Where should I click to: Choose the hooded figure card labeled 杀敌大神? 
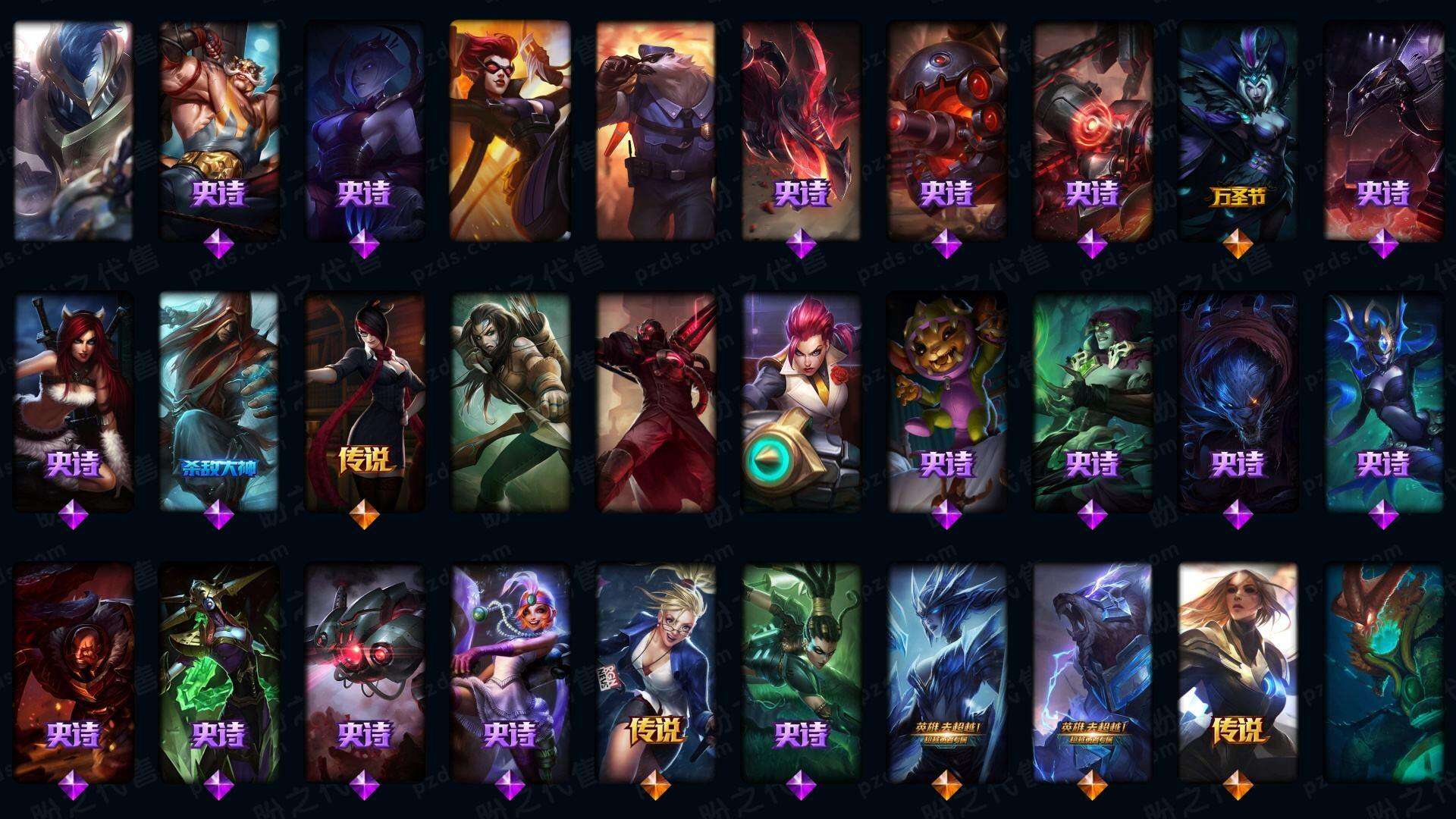219,402
